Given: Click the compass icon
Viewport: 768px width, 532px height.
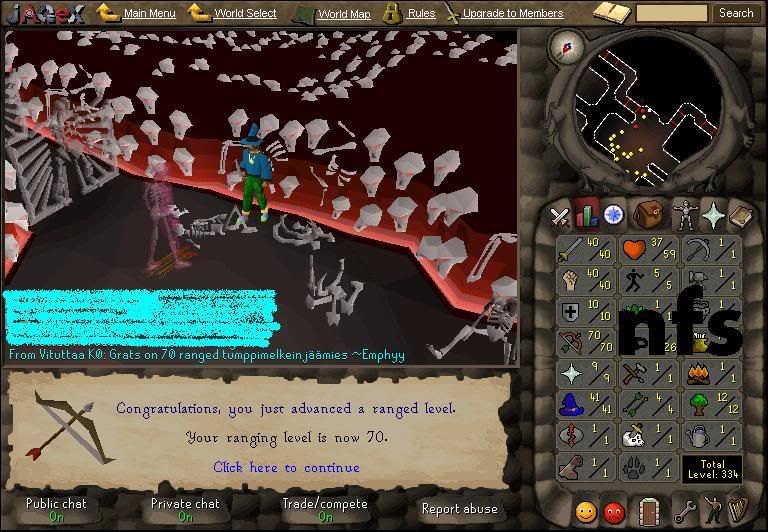Looking at the screenshot, I should (572, 46).
